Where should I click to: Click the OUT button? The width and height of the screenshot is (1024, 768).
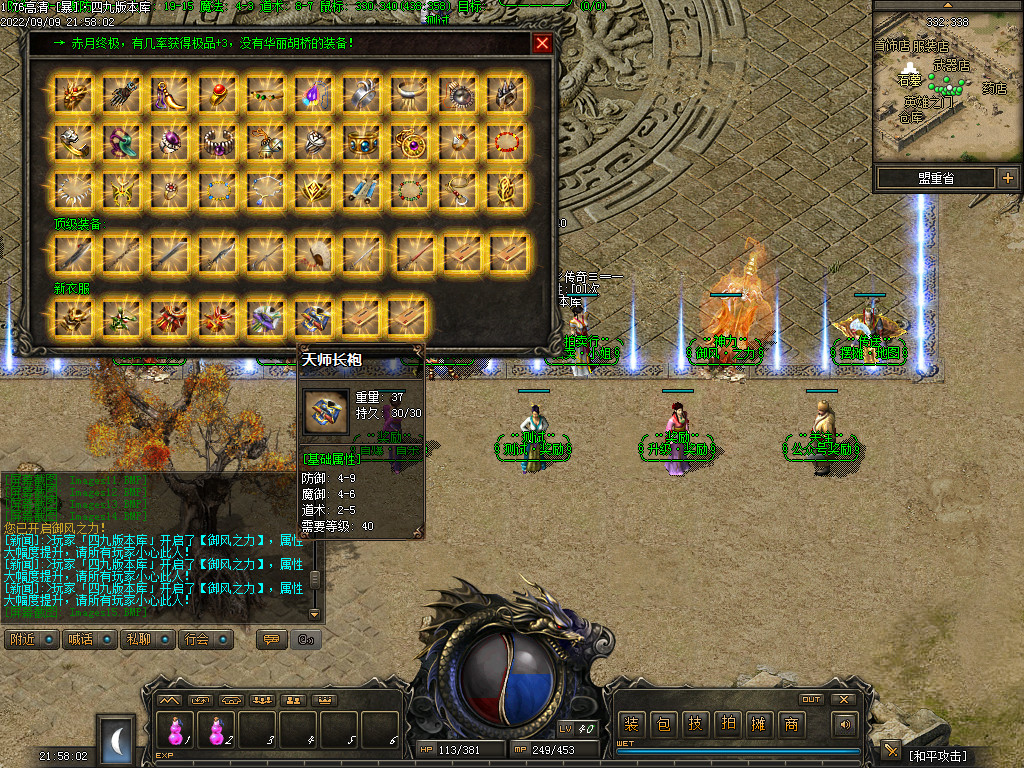[x=811, y=699]
